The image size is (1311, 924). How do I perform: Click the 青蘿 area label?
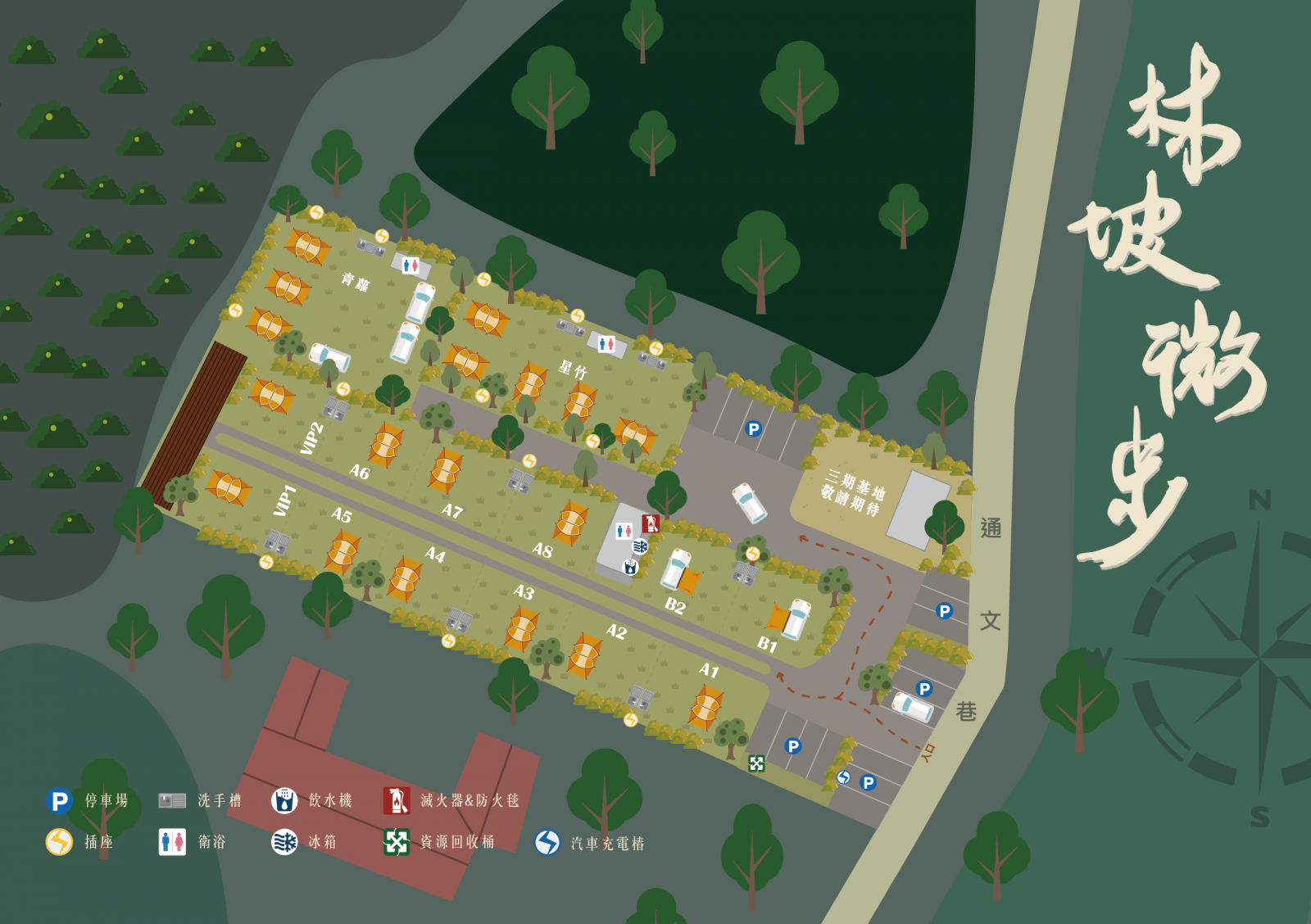(x=356, y=283)
